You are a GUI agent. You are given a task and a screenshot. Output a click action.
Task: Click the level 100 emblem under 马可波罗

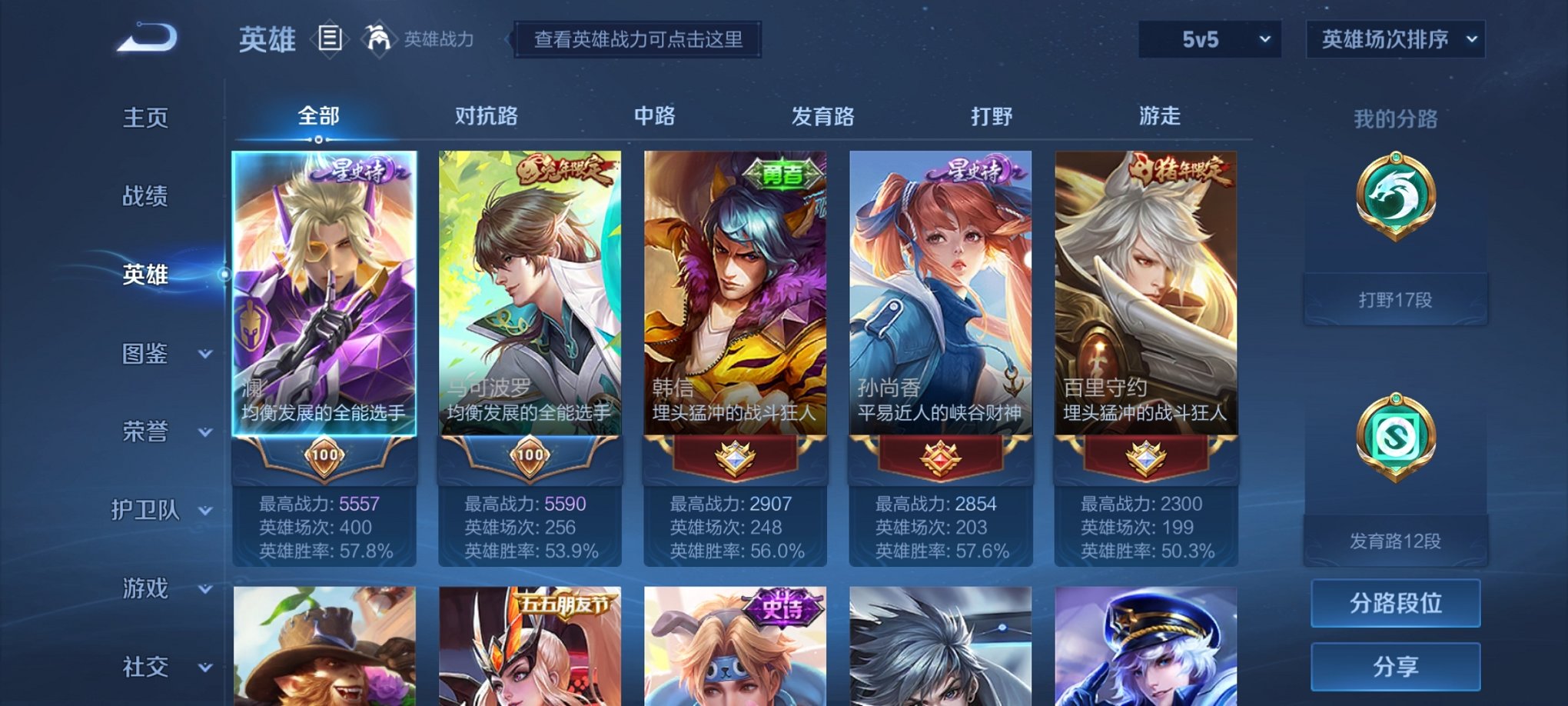pyautogui.click(x=530, y=455)
